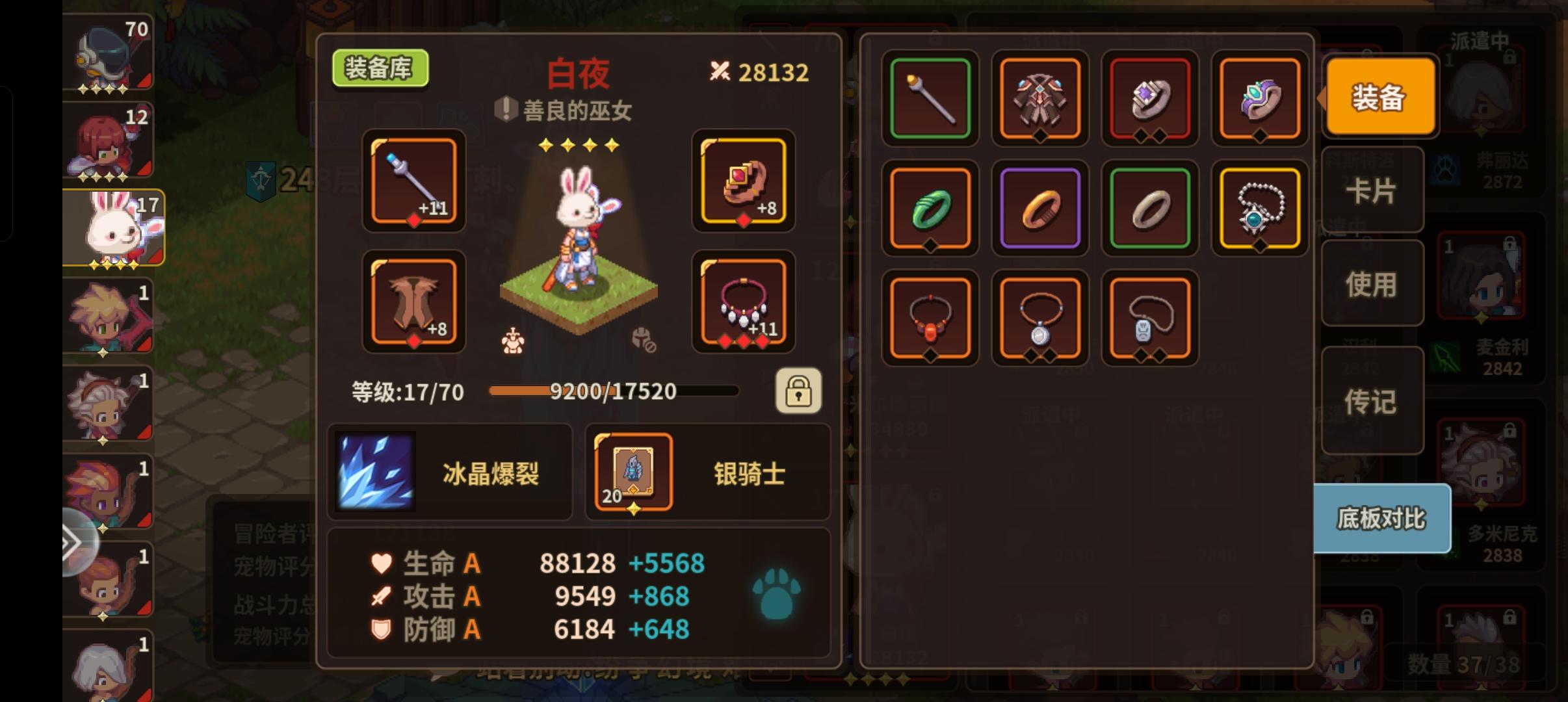Open the equipped armor slot +8
The image size is (1568, 702).
click(413, 301)
